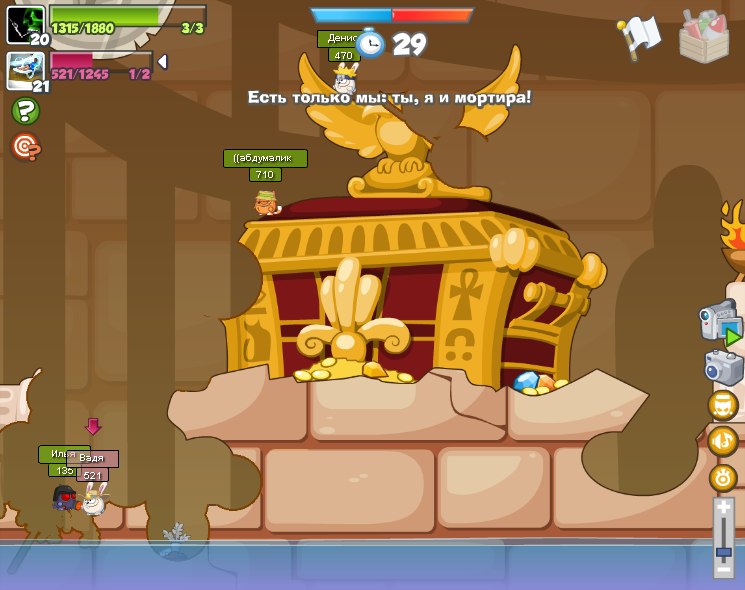
Task: Open the weapon crate inventory
Action: point(703,37)
